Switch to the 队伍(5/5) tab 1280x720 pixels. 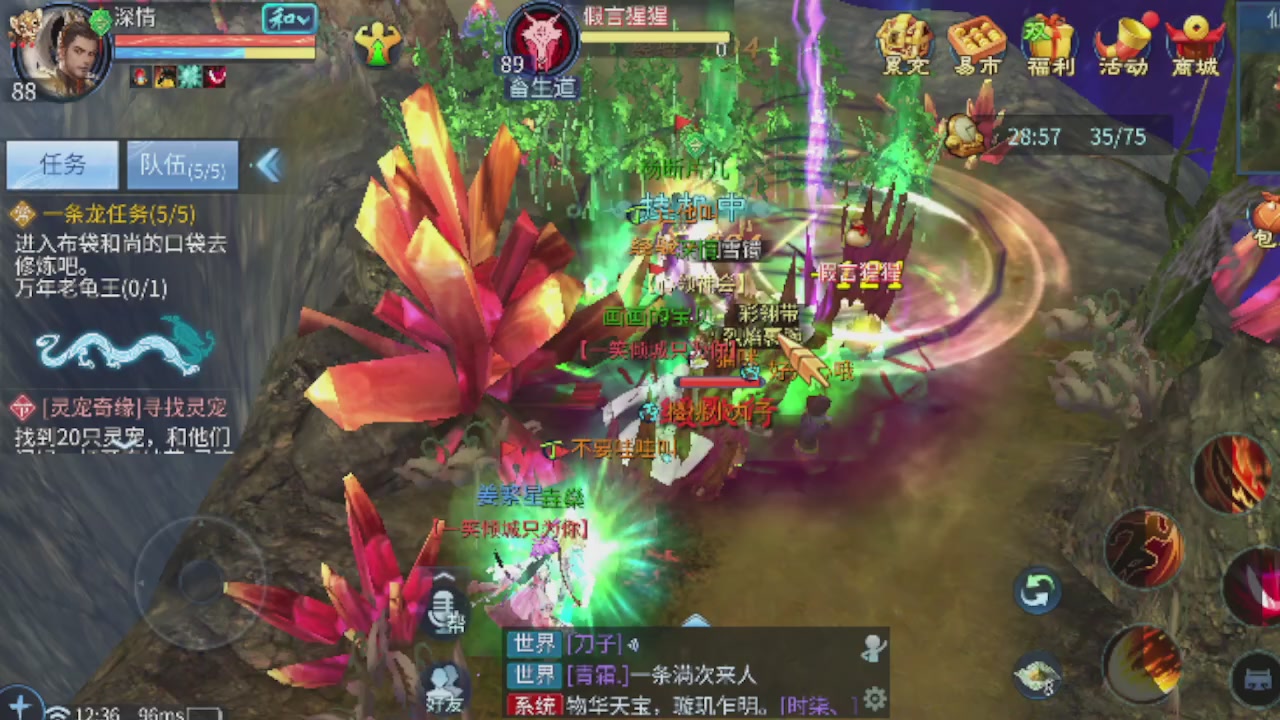pos(181,165)
